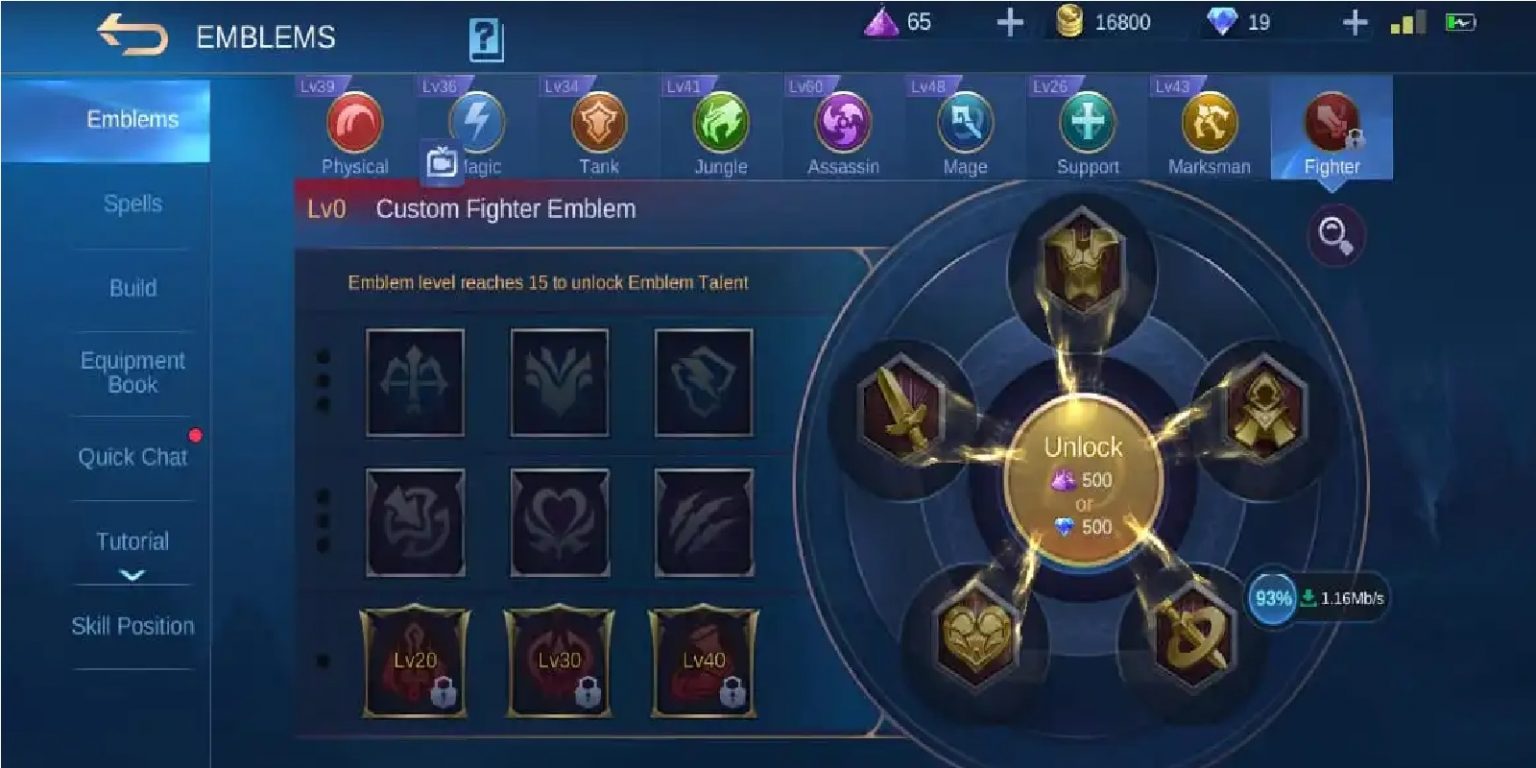
Task: Select the Assassin emblem icon
Action: 842,122
